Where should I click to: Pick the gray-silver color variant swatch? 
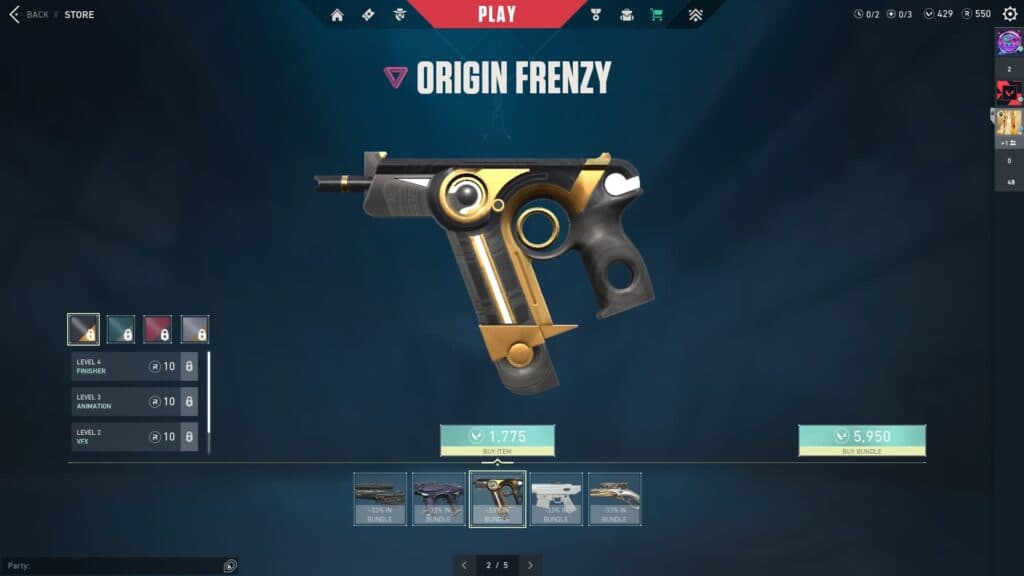tap(195, 329)
